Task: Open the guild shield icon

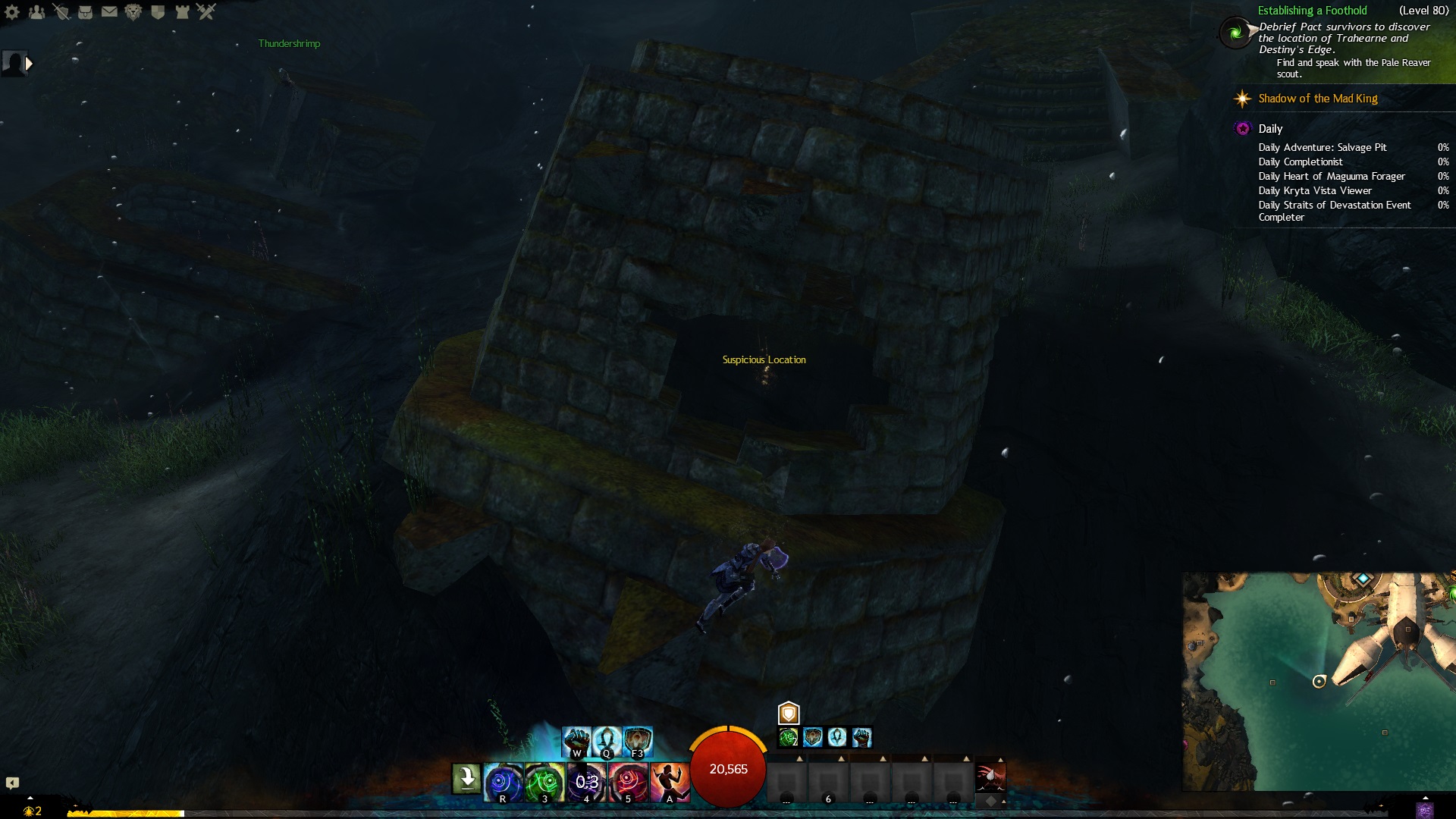Action: tap(158, 12)
